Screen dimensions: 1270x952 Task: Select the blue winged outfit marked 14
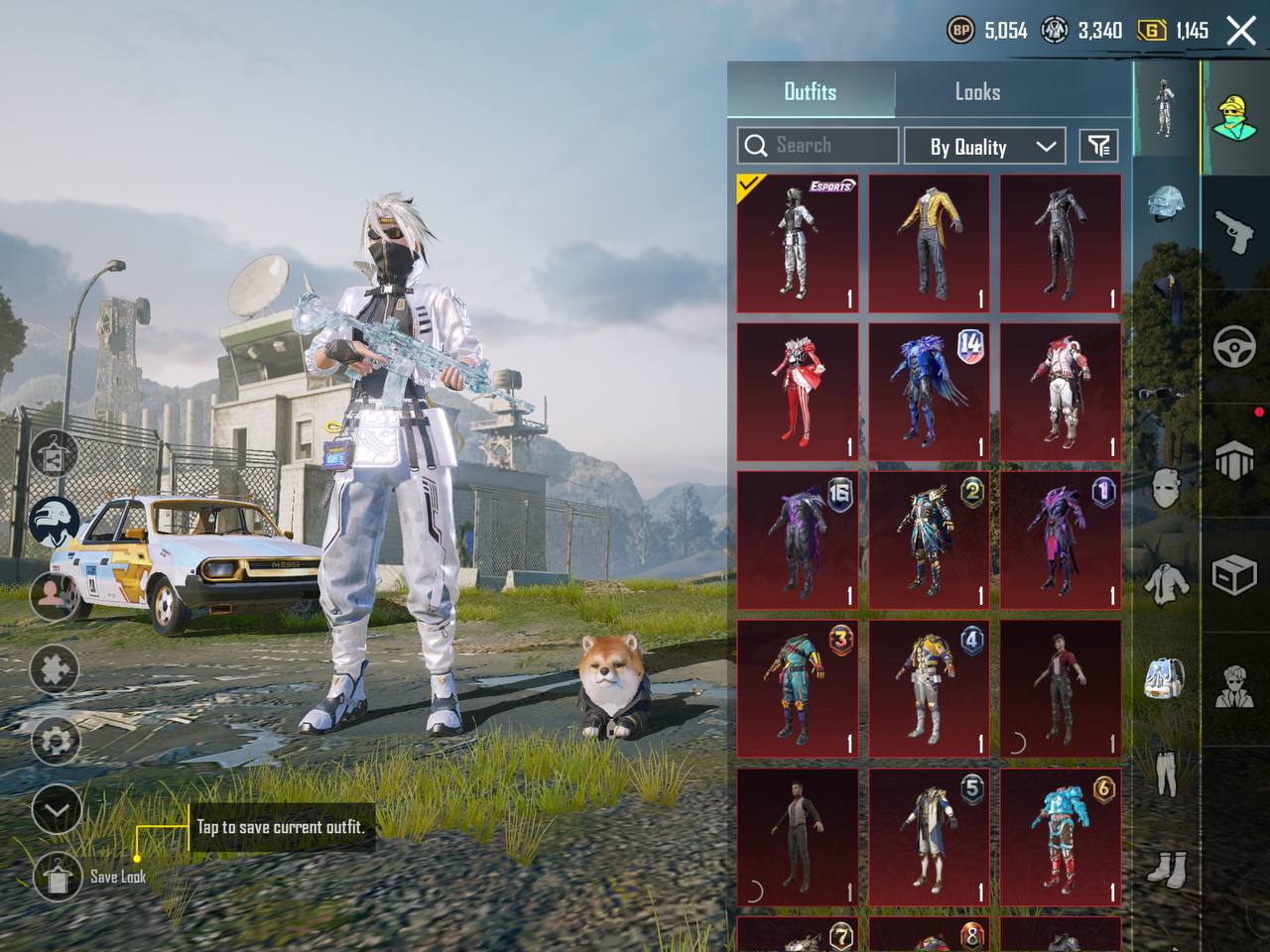[x=929, y=393]
